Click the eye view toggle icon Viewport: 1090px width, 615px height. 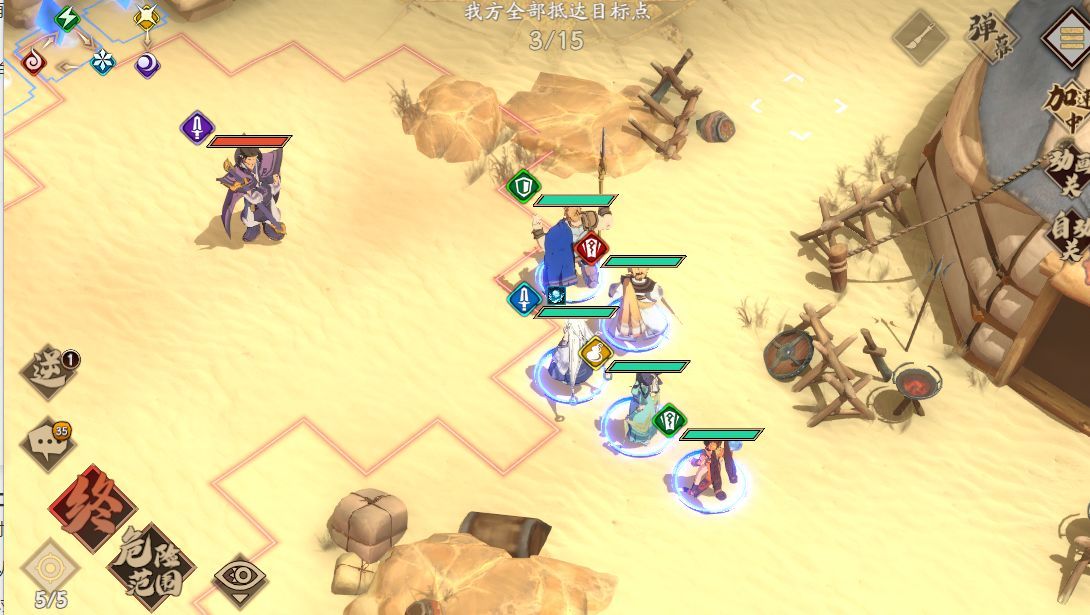pyautogui.click(x=240, y=580)
